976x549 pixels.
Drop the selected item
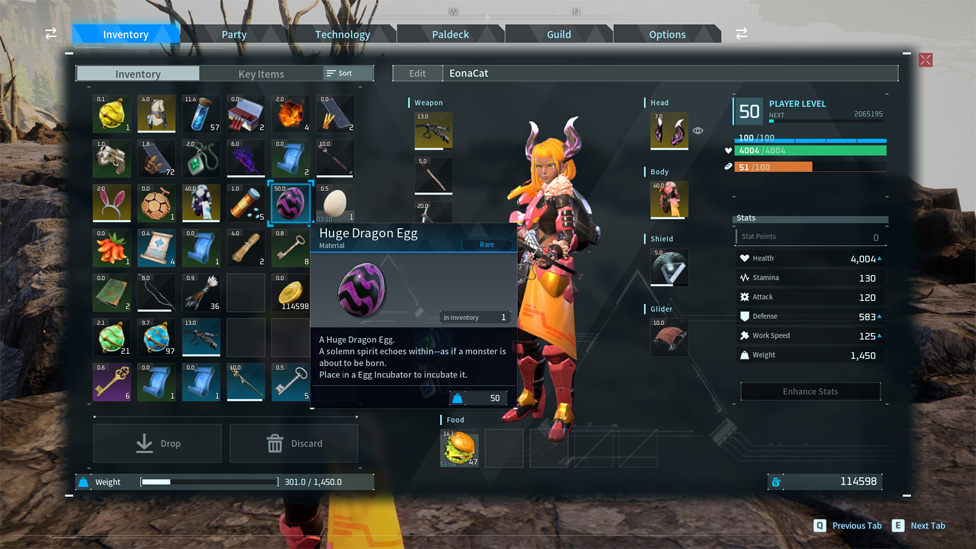click(158, 443)
